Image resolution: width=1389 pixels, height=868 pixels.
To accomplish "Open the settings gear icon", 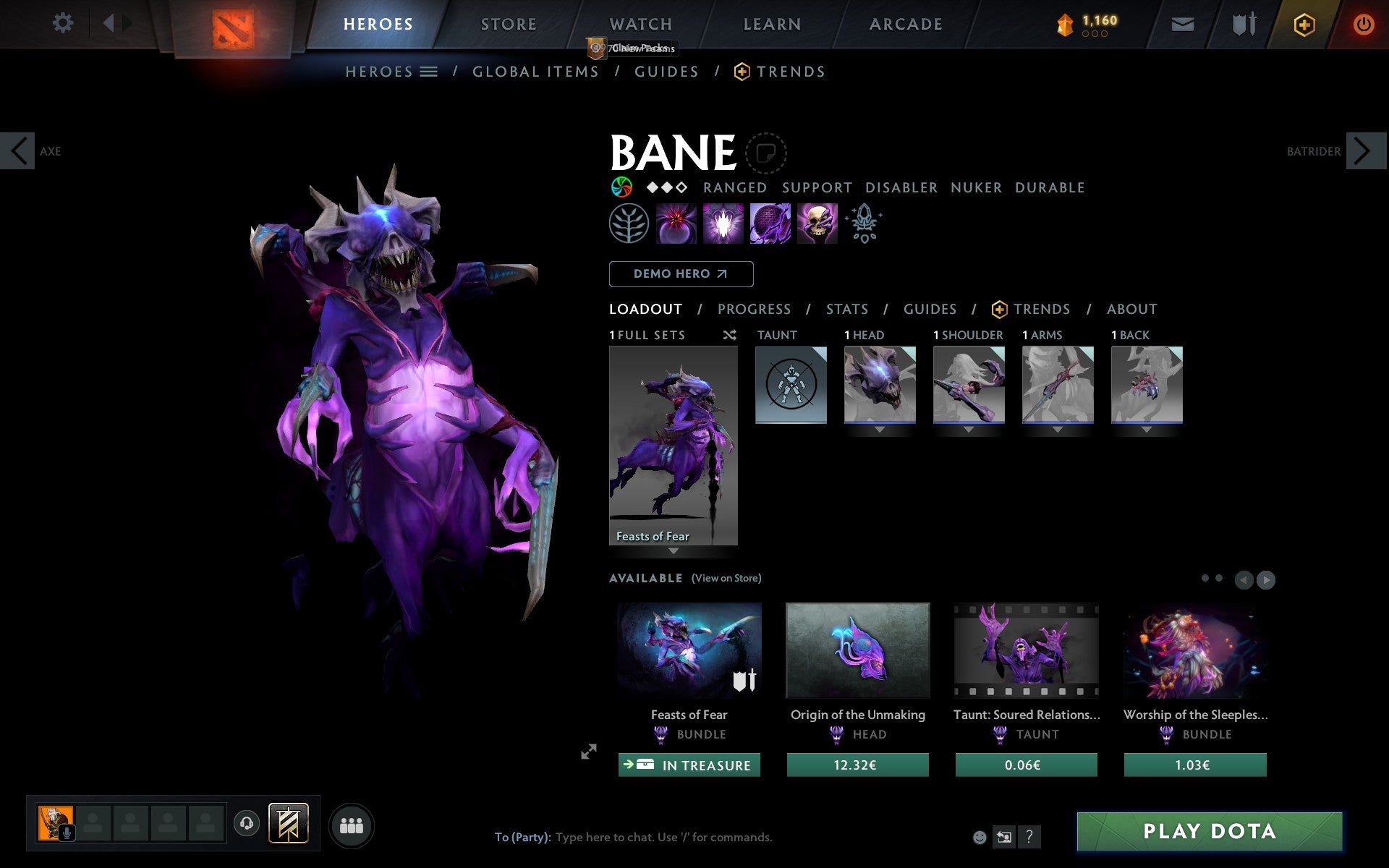I will click(64, 24).
